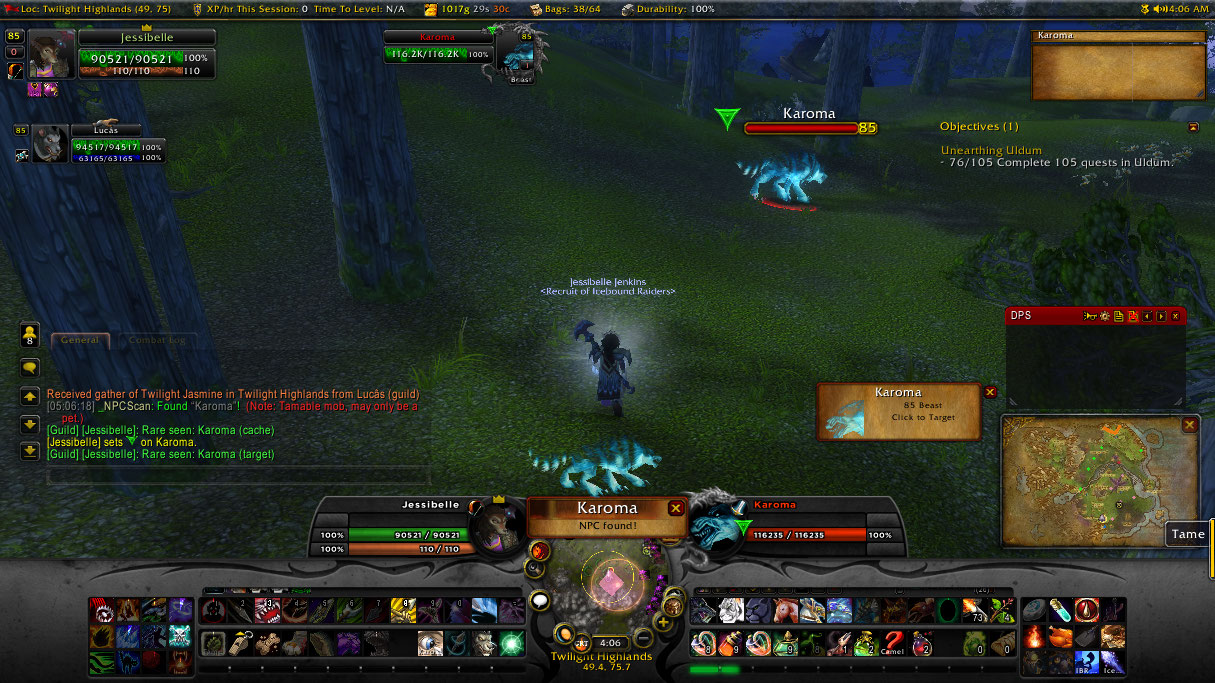Viewport: 1215px width, 683px height.
Task: Close the Twilight Highlands map overlay
Action: (1189, 425)
